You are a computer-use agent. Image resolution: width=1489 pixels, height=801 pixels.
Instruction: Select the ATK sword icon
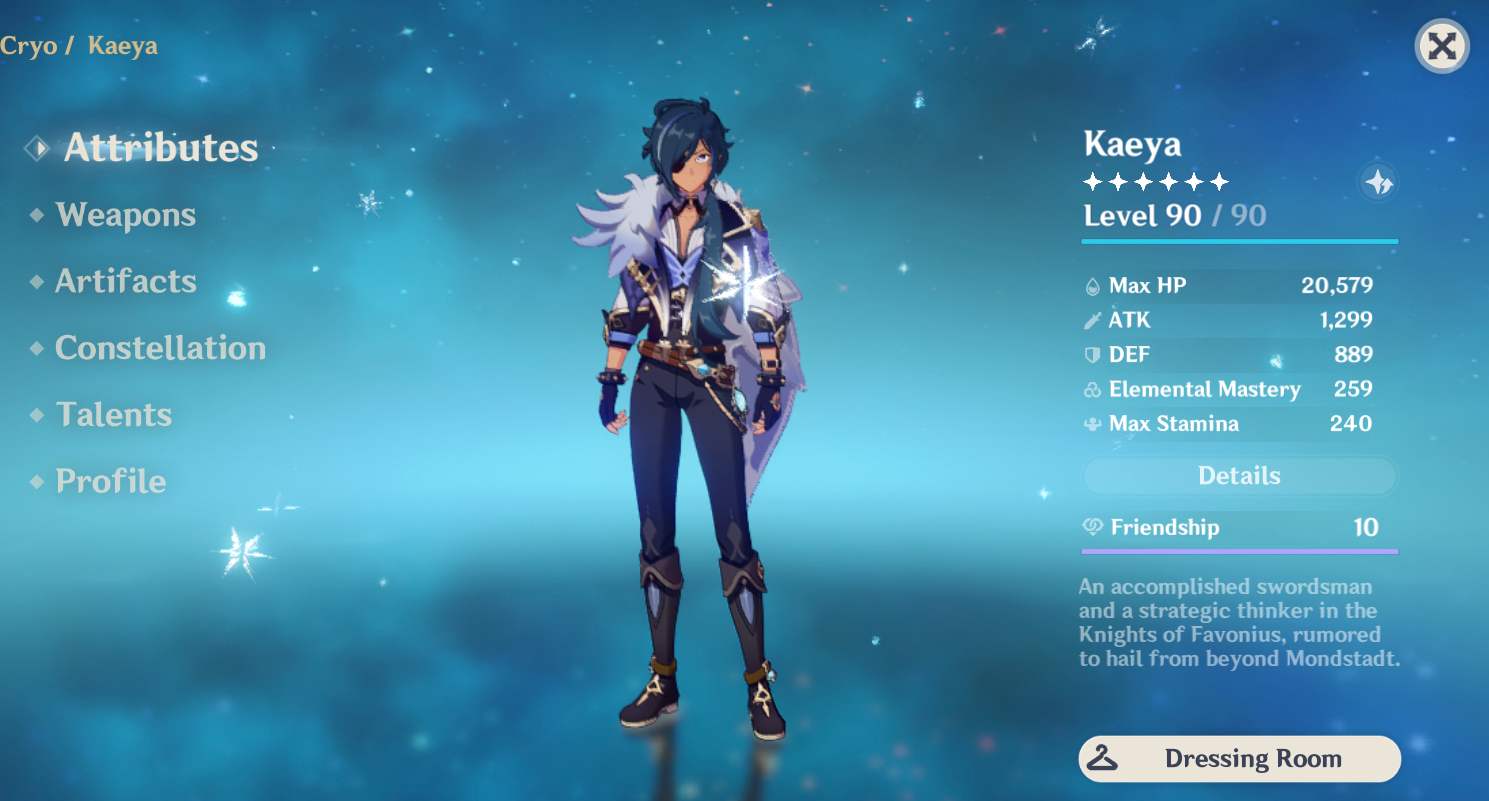click(1094, 320)
